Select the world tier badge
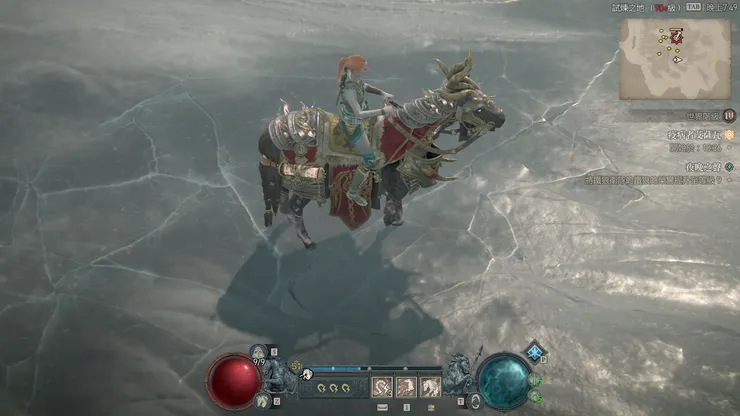 729,115
